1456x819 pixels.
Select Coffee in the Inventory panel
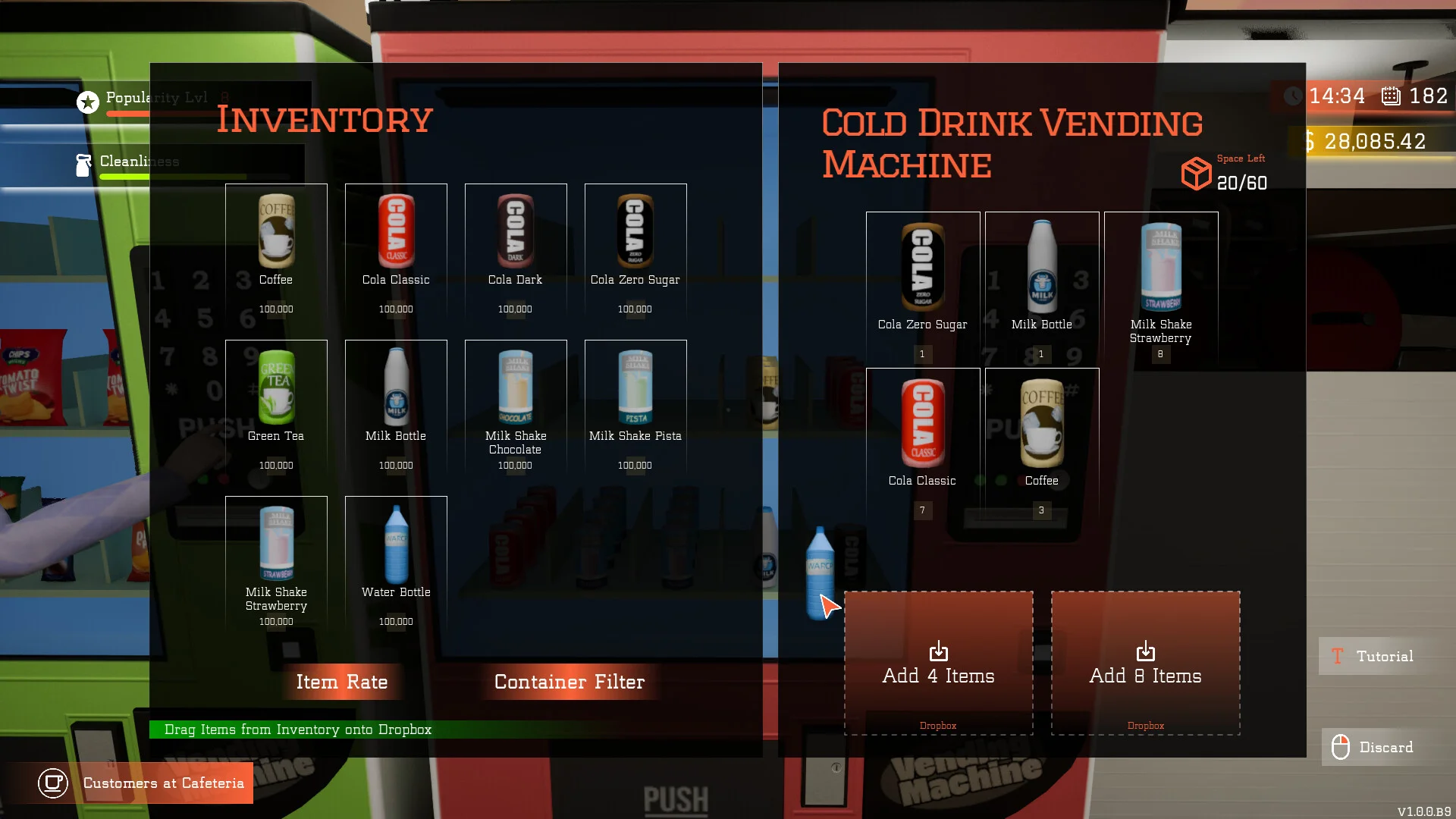coord(276,252)
